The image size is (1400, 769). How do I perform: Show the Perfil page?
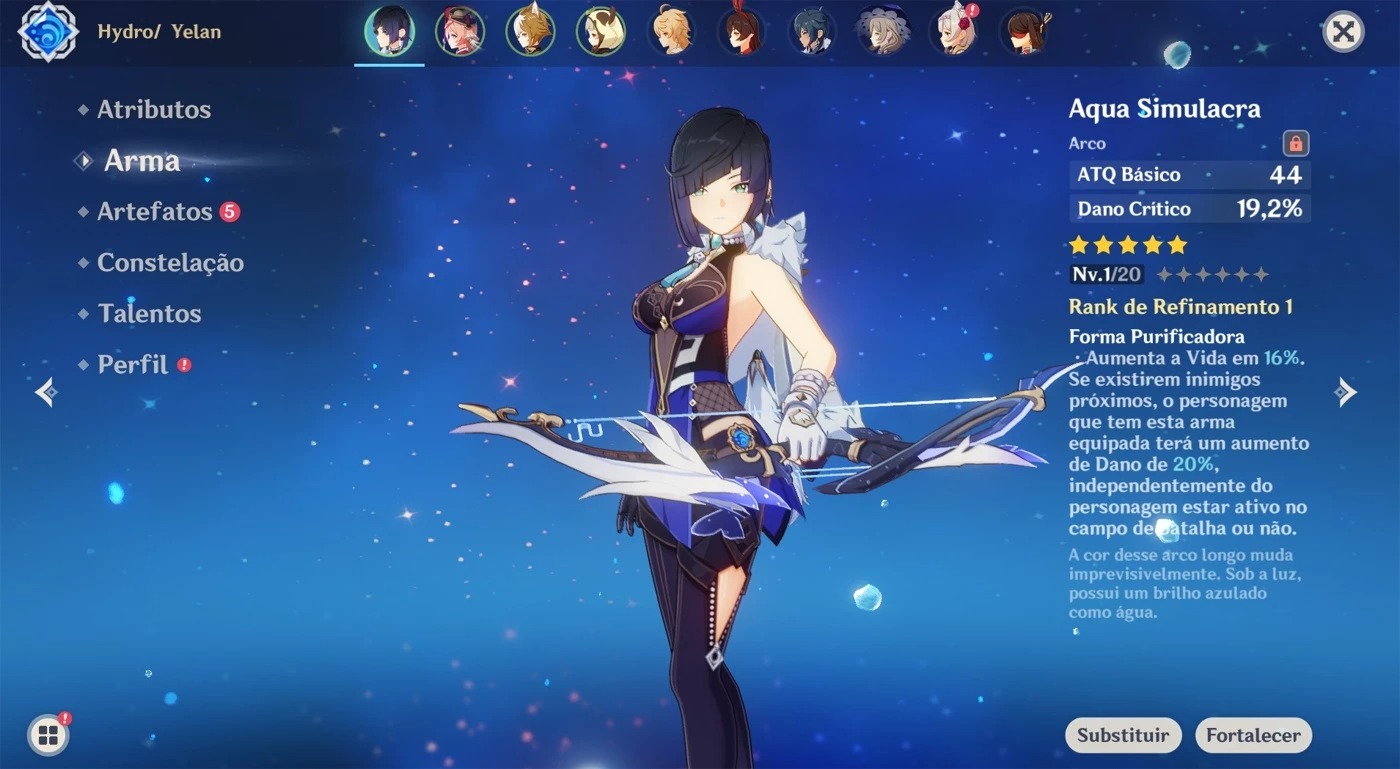coord(132,365)
